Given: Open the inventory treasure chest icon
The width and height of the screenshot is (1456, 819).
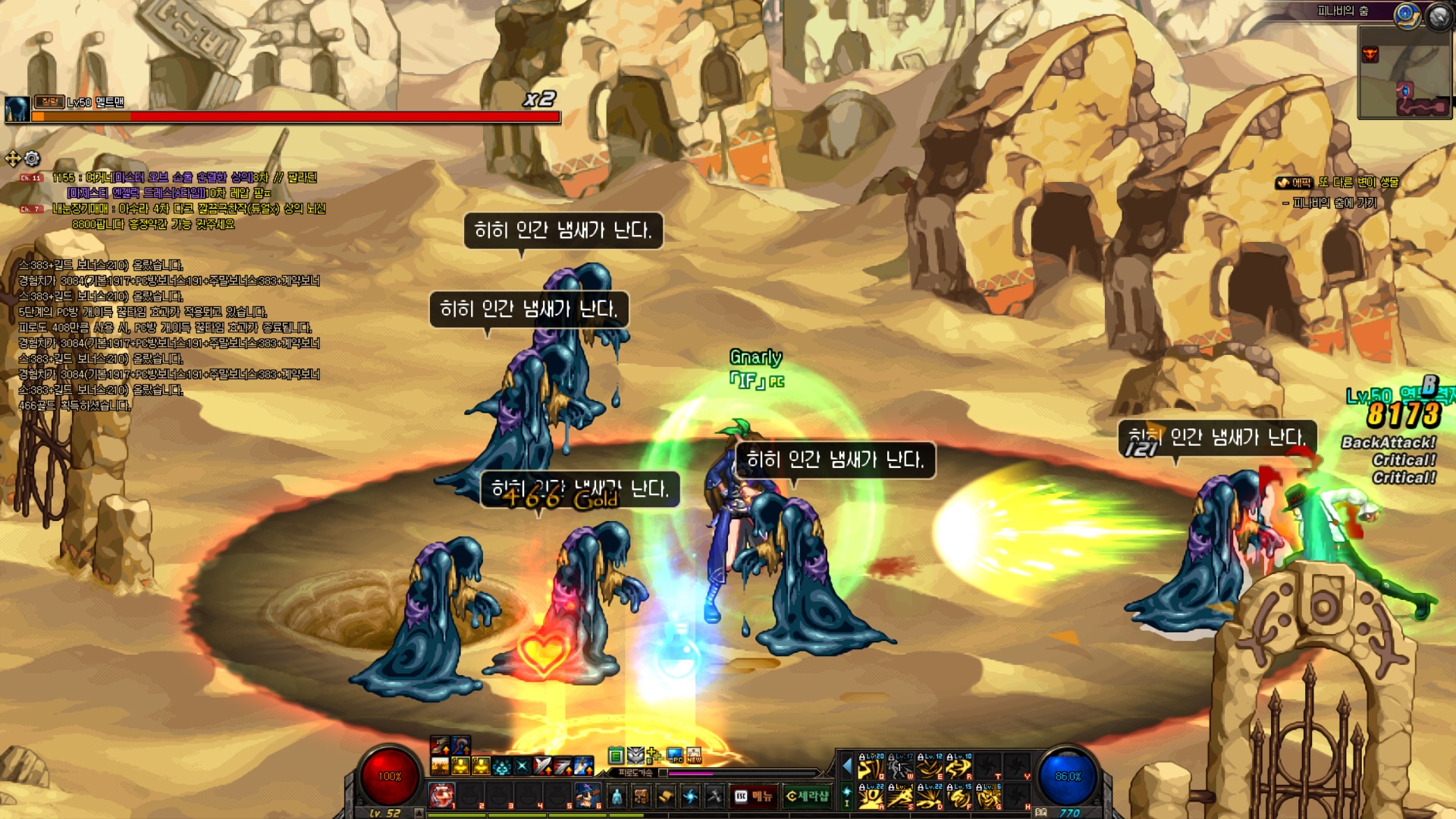Looking at the screenshot, I should click(x=642, y=796).
